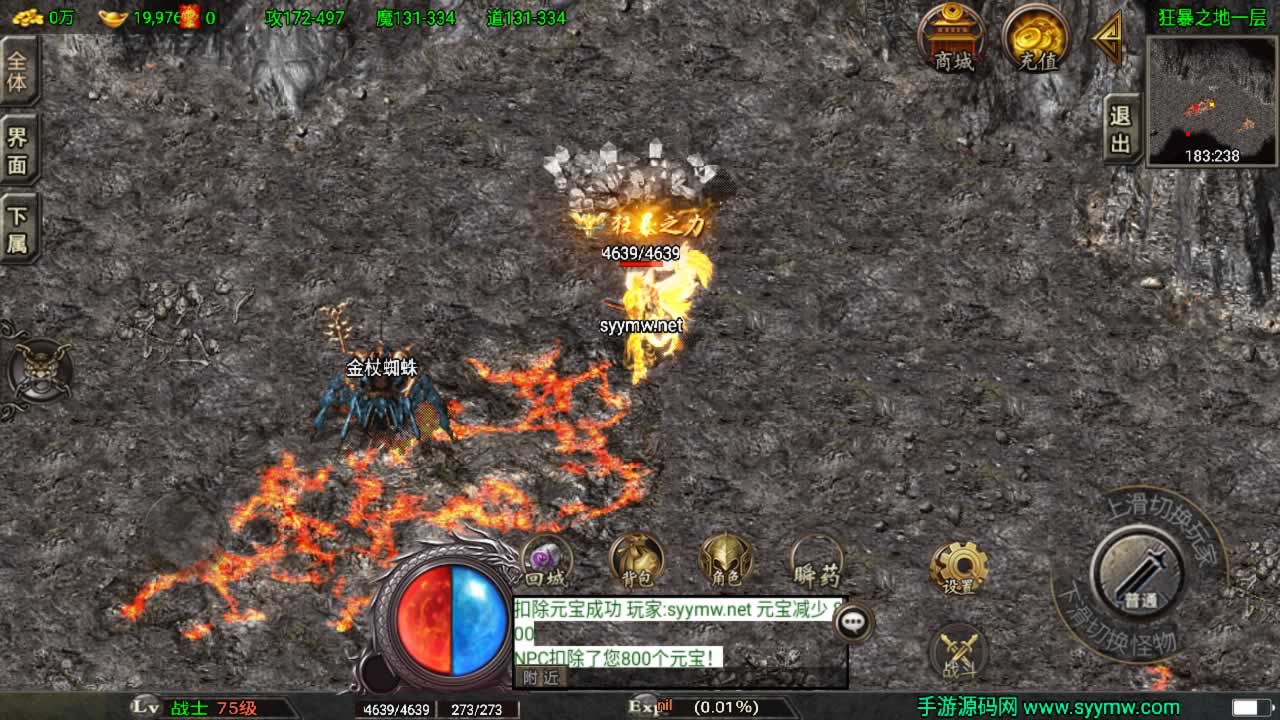Toggle the 战斗 combat mode button
Image resolution: width=1280 pixels, height=720 pixels.
(958, 653)
